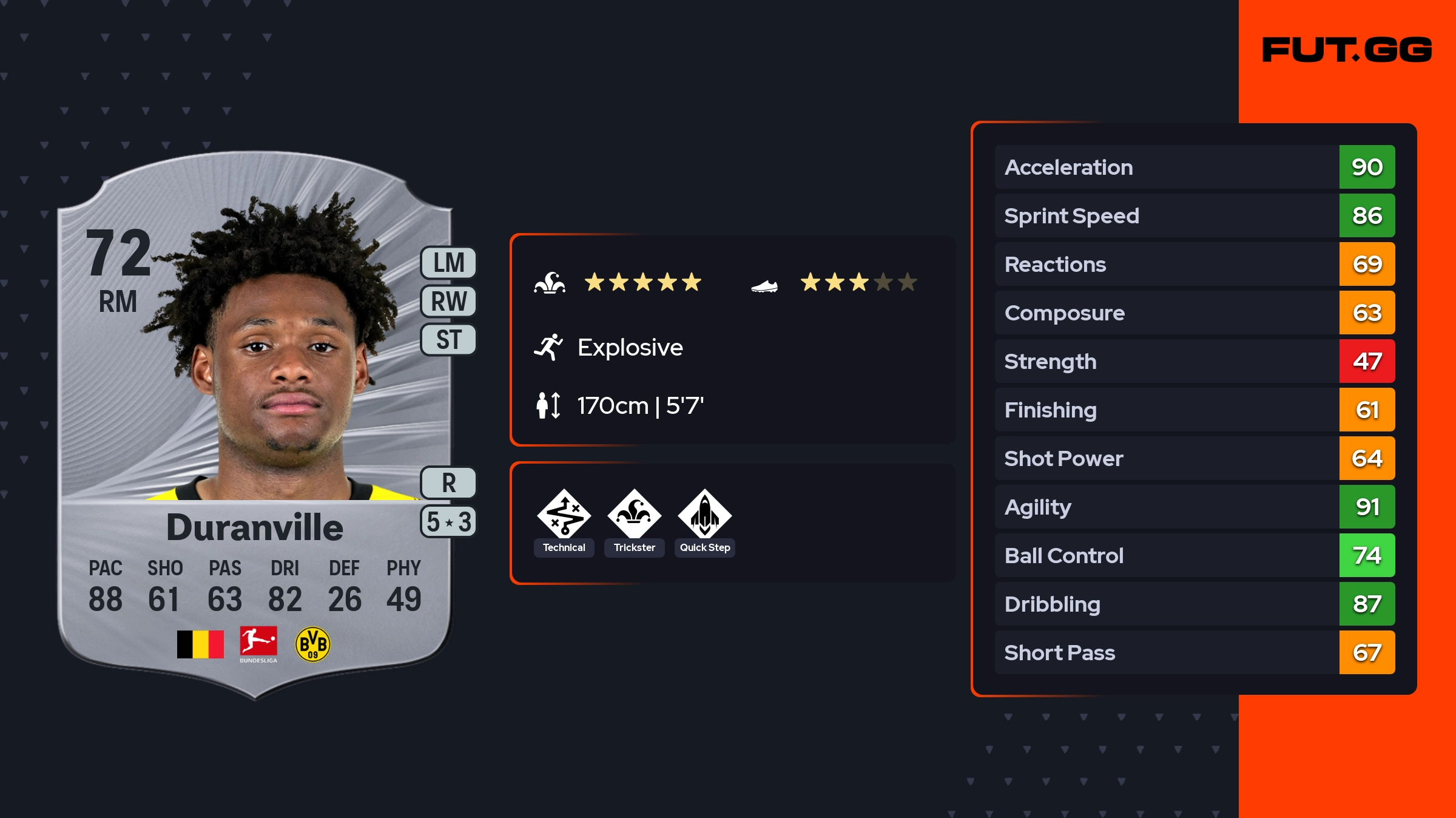Open the Trickster playstyle icon
Viewport: 1456px width, 818px height.
pyautogui.click(x=634, y=515)
